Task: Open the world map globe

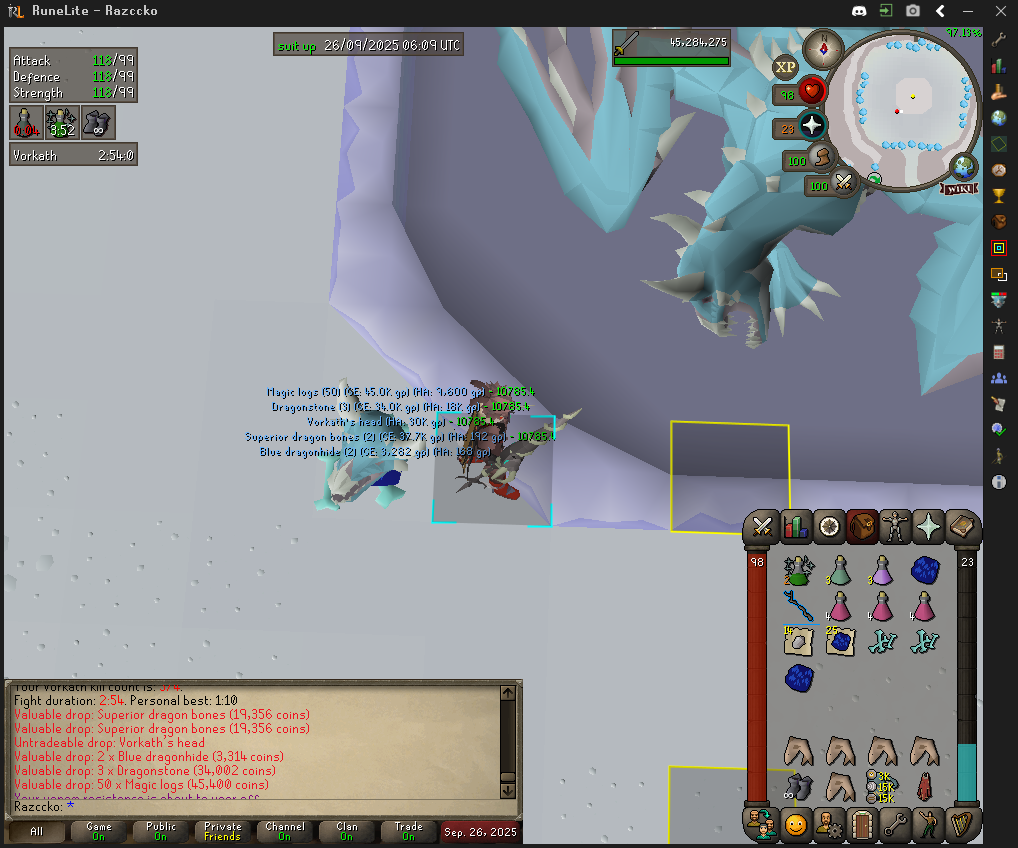Action: 965,166
